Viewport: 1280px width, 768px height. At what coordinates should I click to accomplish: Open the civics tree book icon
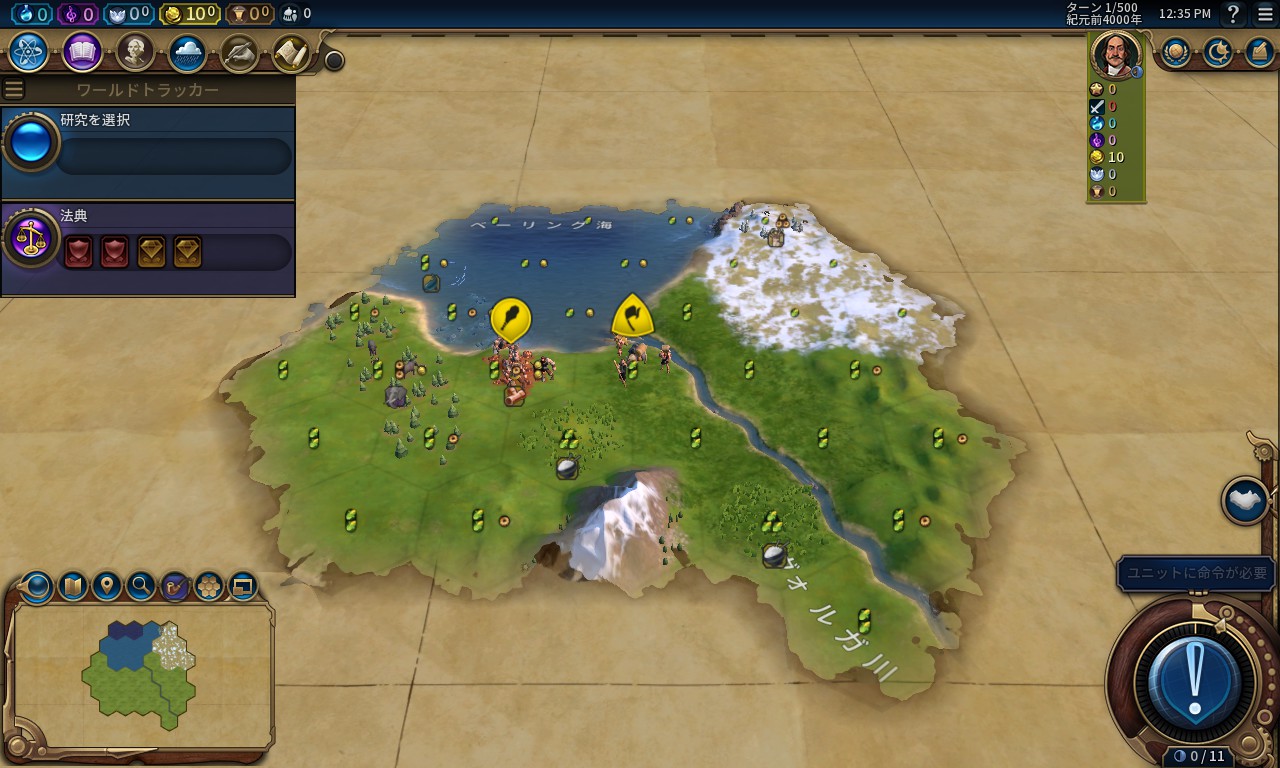[x=82, y=52]
